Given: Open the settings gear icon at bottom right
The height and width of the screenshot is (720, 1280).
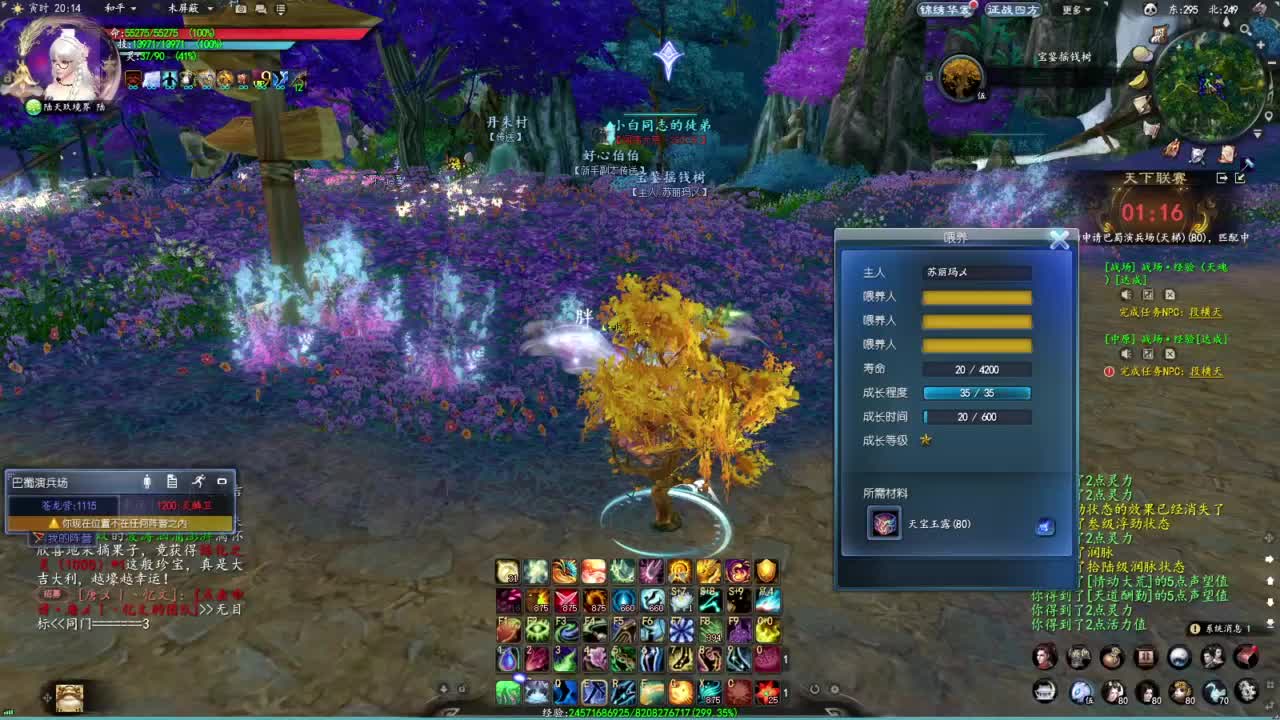Looking at the screenshot, I should click(x=1247, y=690).
